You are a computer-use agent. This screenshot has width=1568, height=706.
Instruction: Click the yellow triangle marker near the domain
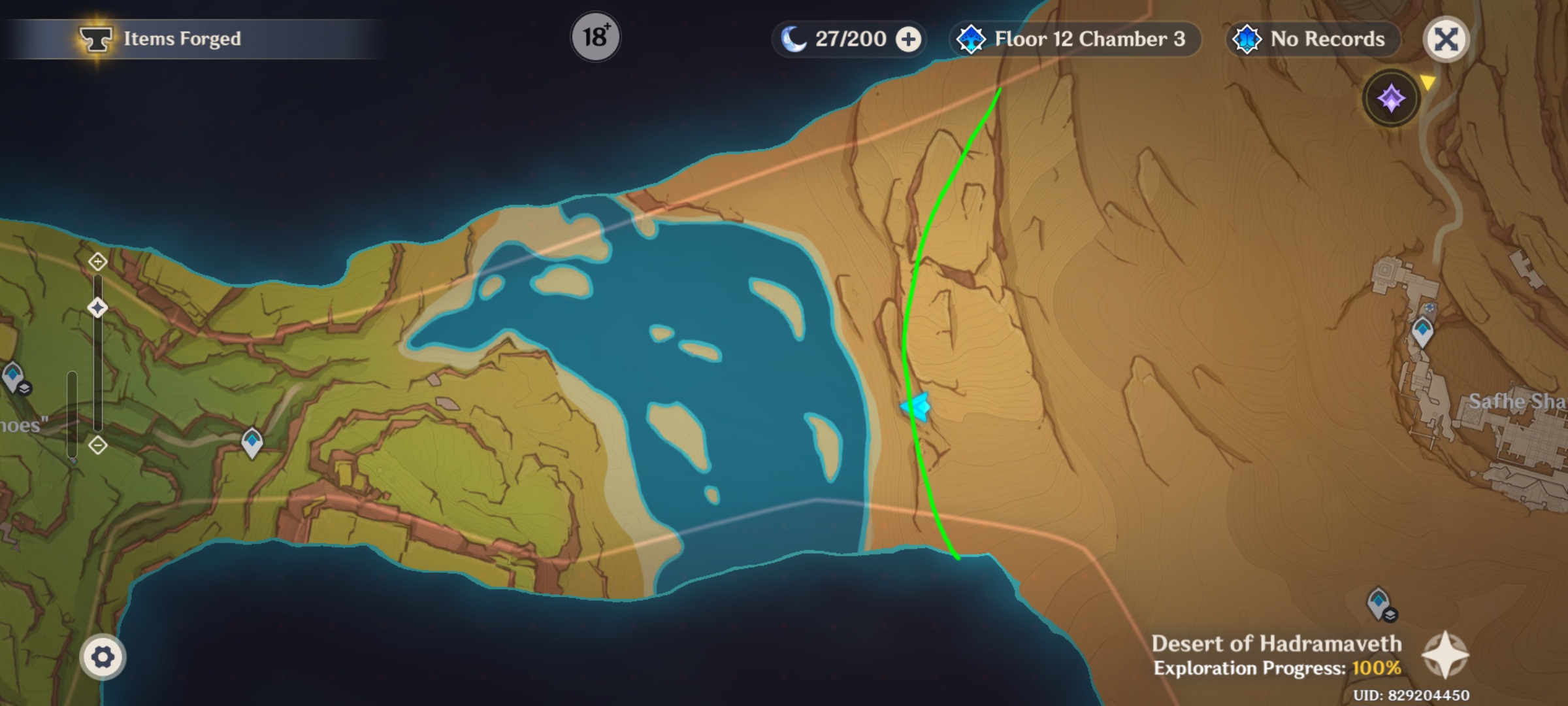(1428, 80)
